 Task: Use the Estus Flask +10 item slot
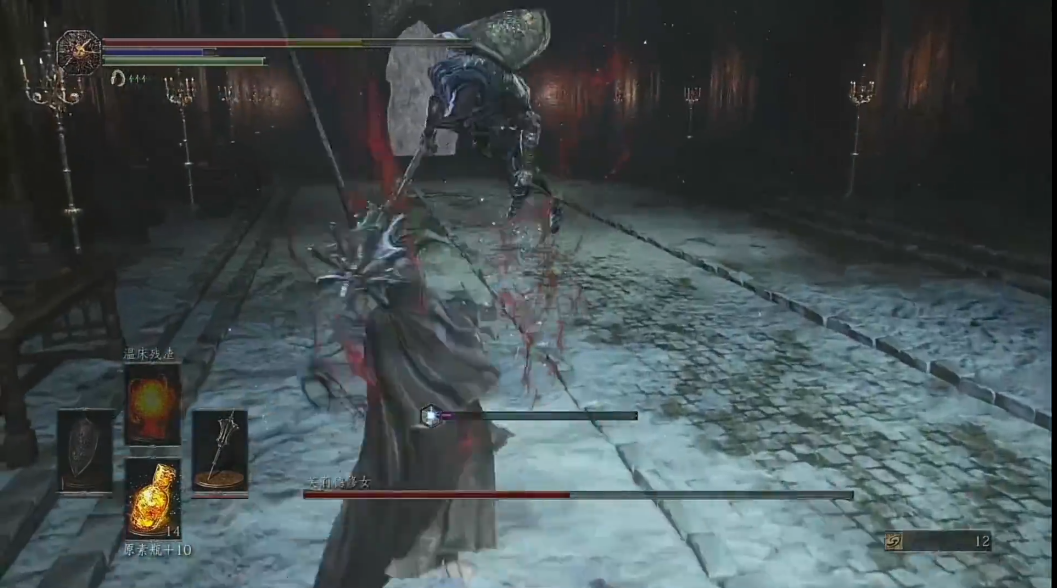point(153,498)
